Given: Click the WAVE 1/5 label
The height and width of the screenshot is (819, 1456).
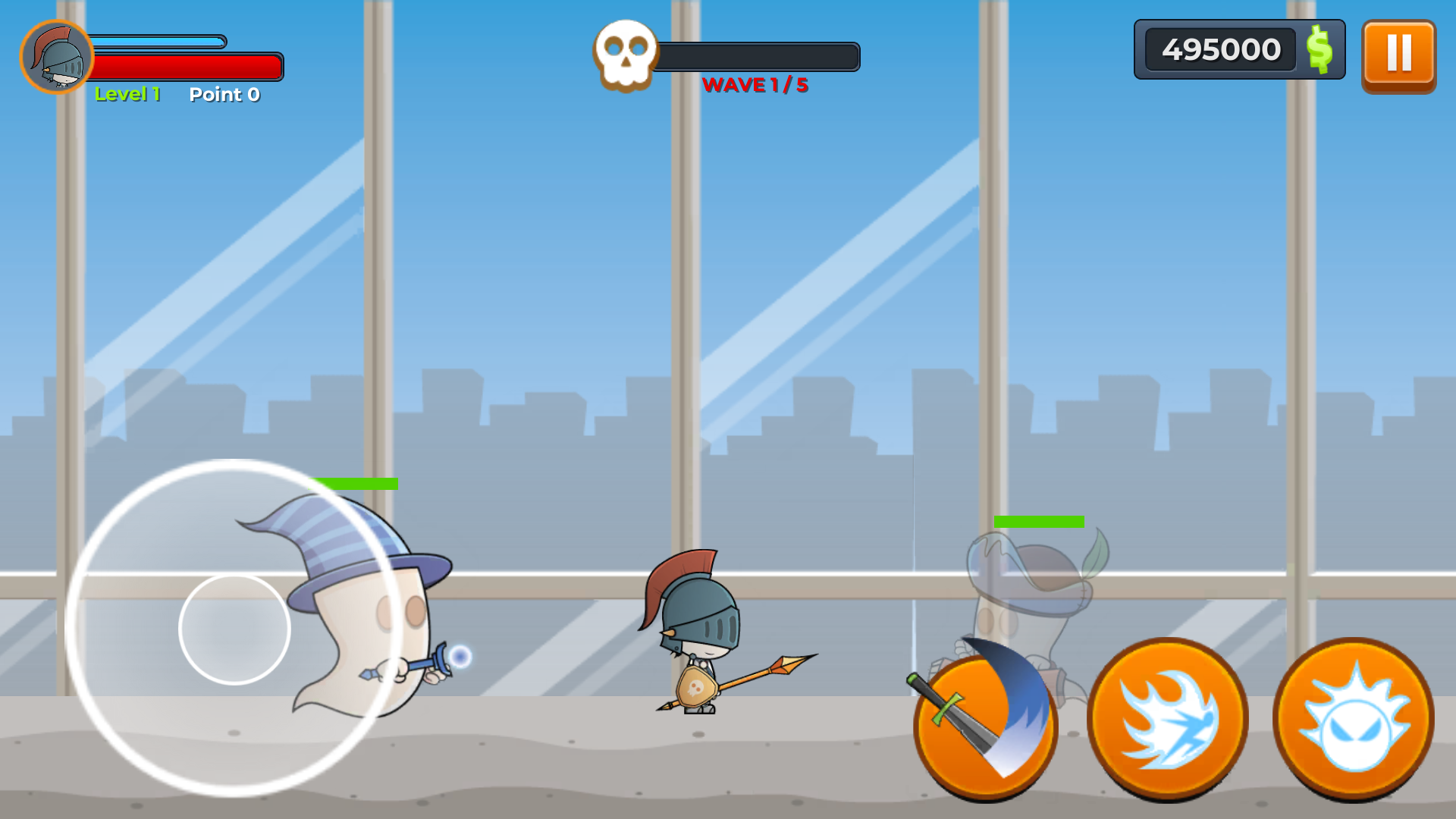Looking at the screenshot, I should [757, 86].
